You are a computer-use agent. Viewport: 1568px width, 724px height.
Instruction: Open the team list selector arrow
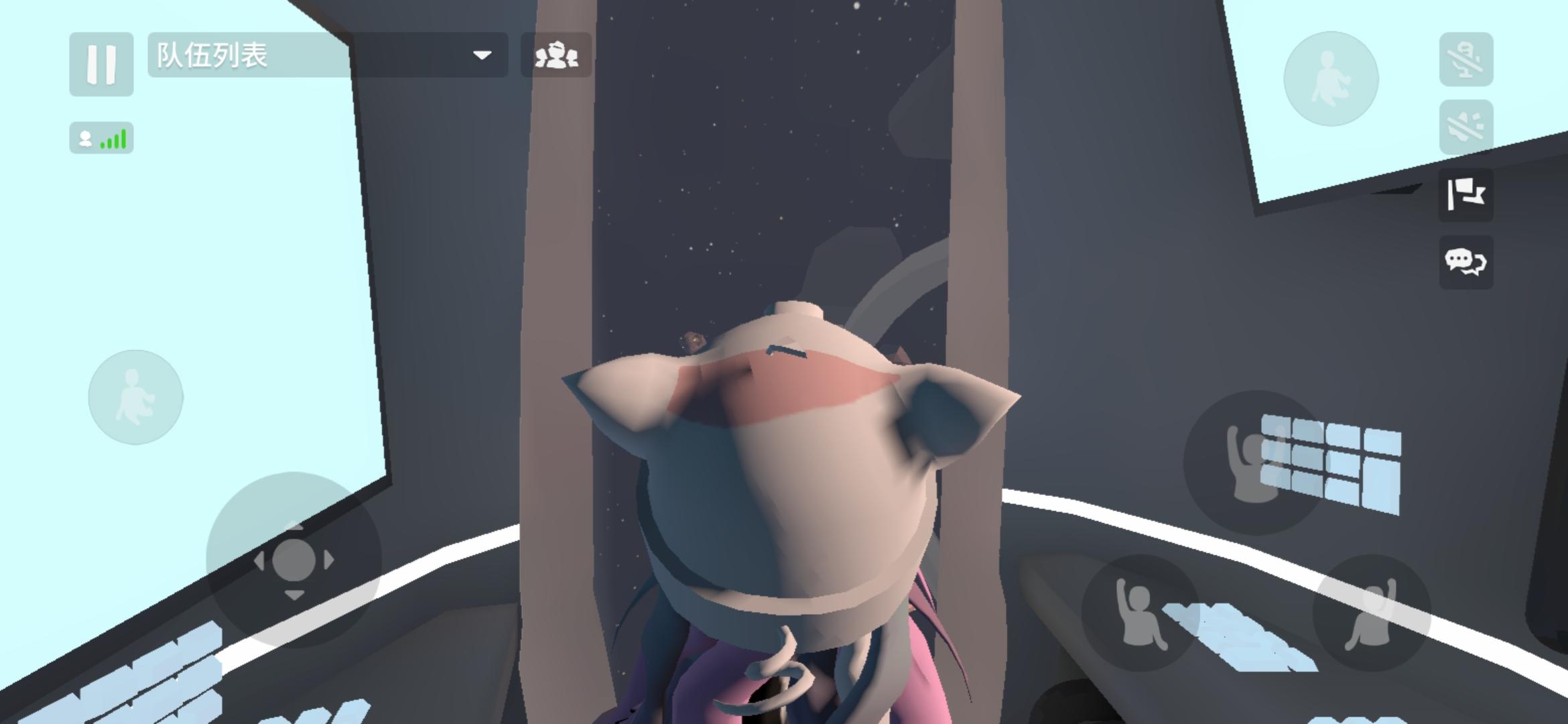tap(482, 56)
